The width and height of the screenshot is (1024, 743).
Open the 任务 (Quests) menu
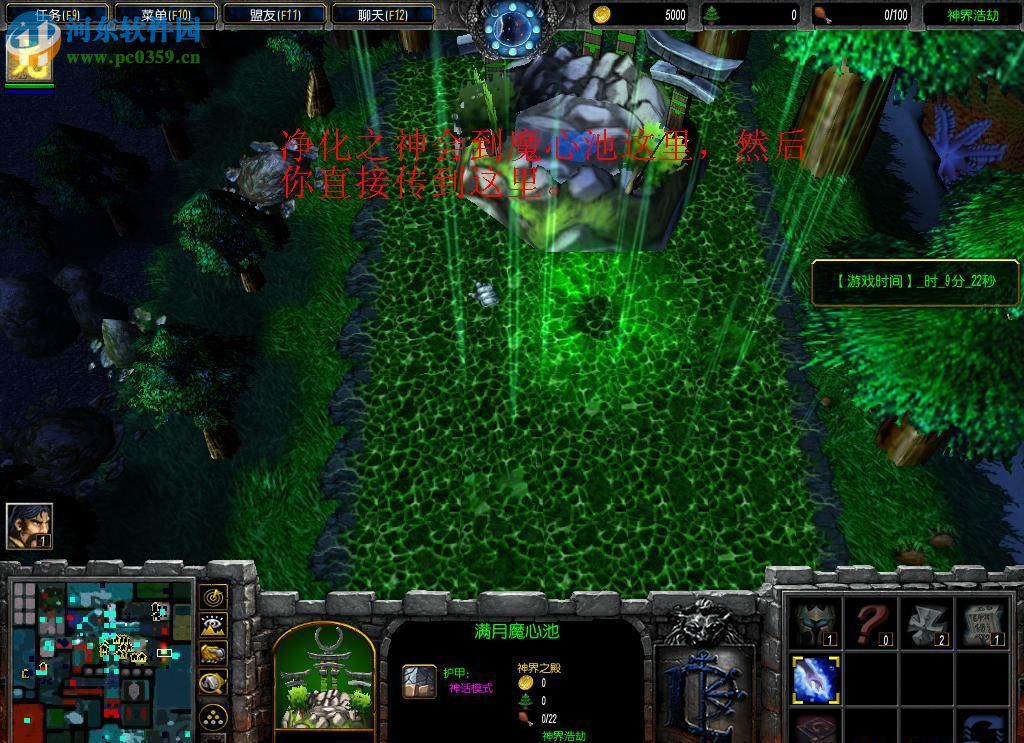tap(57, 15)
